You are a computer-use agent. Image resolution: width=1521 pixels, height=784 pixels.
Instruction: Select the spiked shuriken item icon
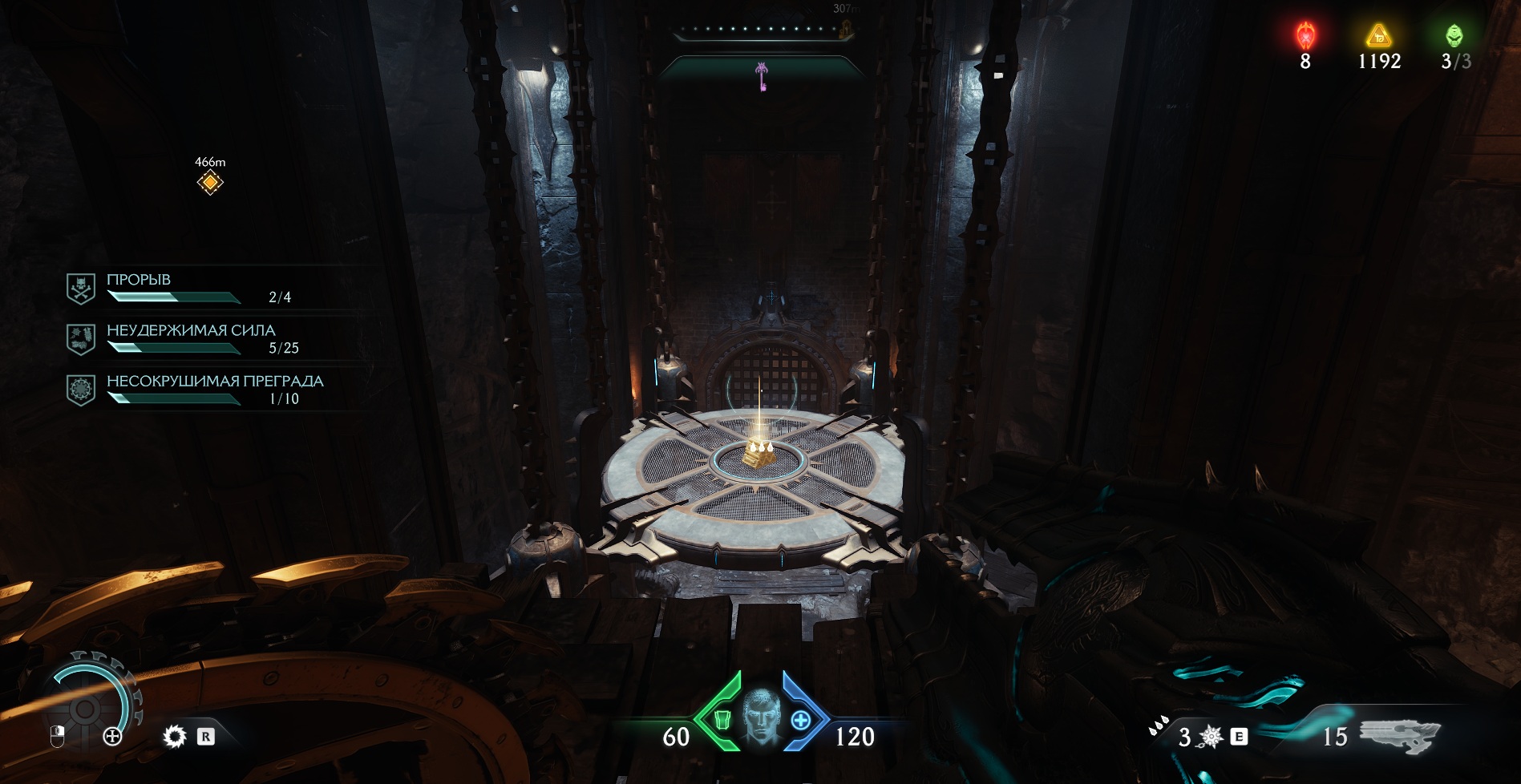[x=1211, y=737]
